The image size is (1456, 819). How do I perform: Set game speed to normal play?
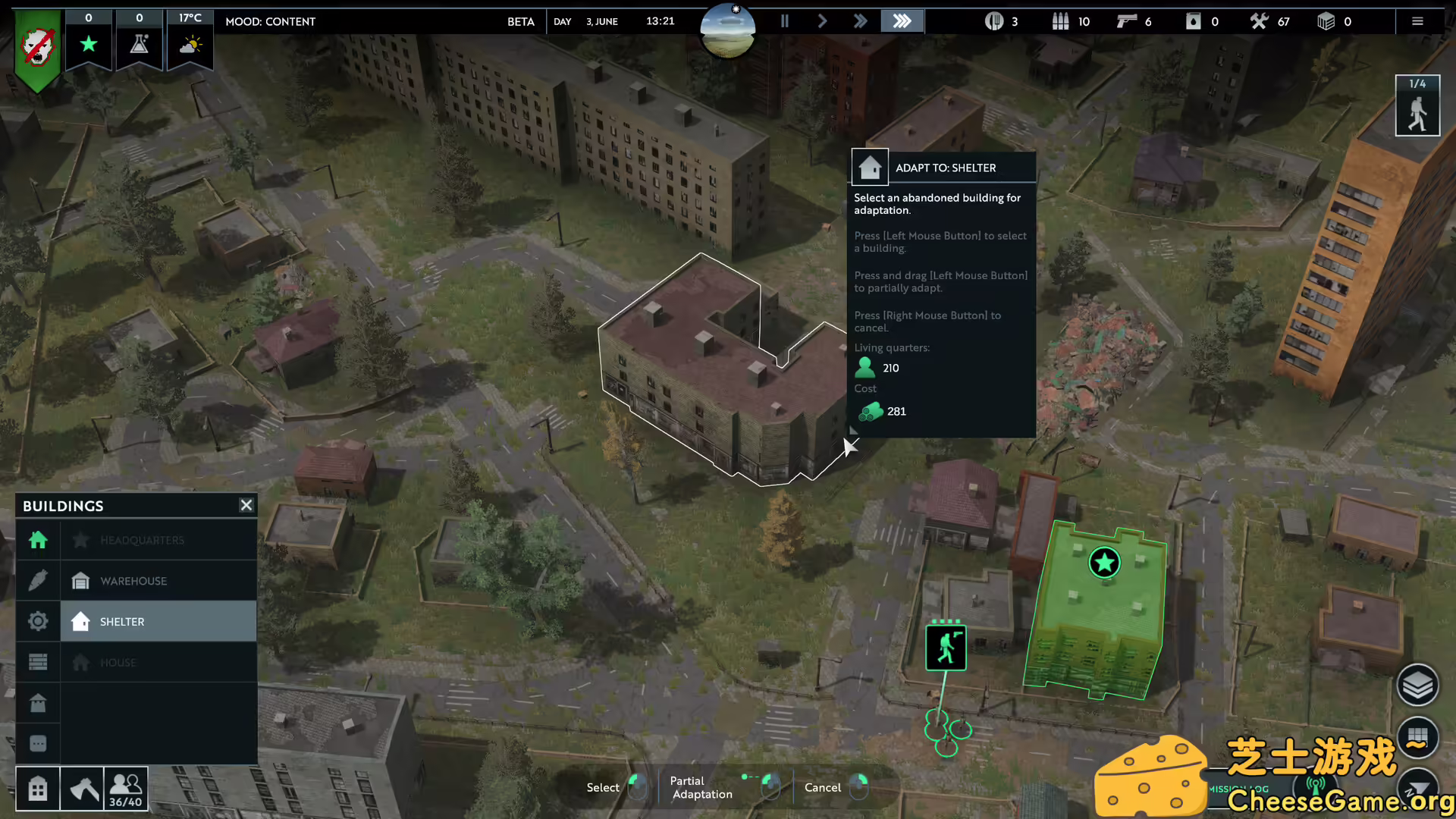point(822,21)
